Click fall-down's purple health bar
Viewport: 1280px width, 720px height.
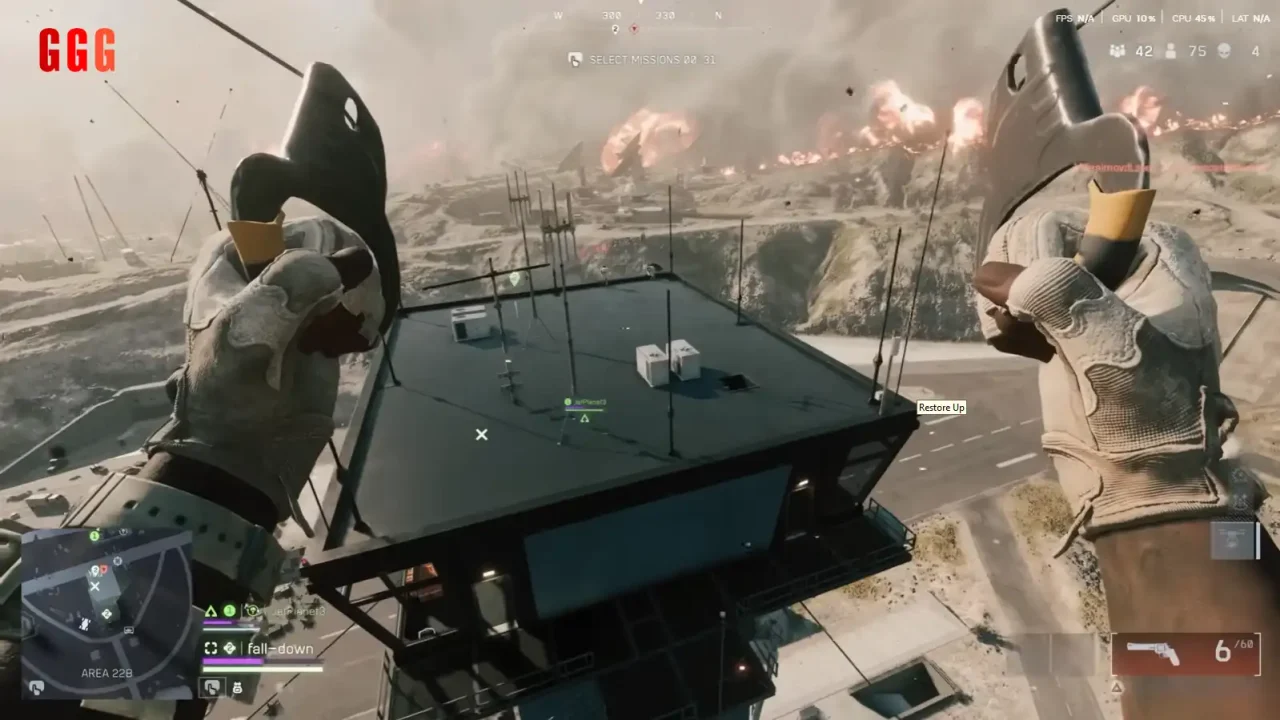coord(232,660)
